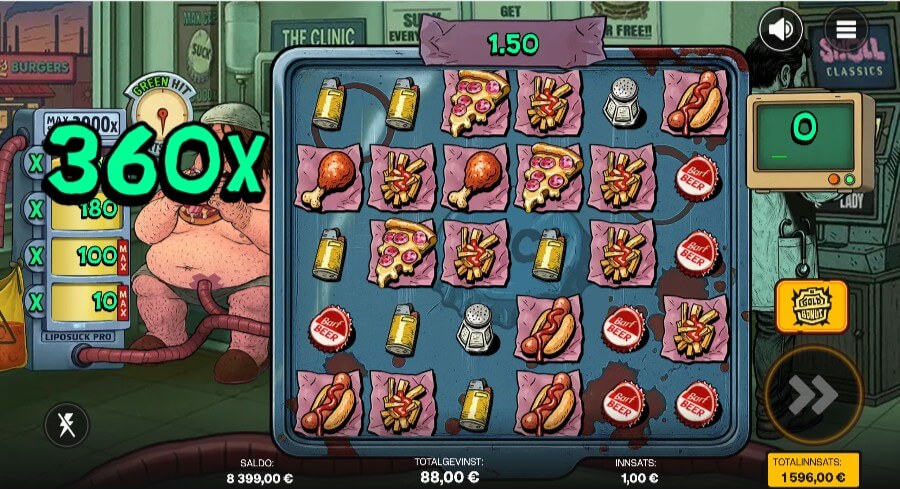Toggle the lightning bolt turbo mode
Image resolution: width=900 pixels, height=489 pixels.
66,426
